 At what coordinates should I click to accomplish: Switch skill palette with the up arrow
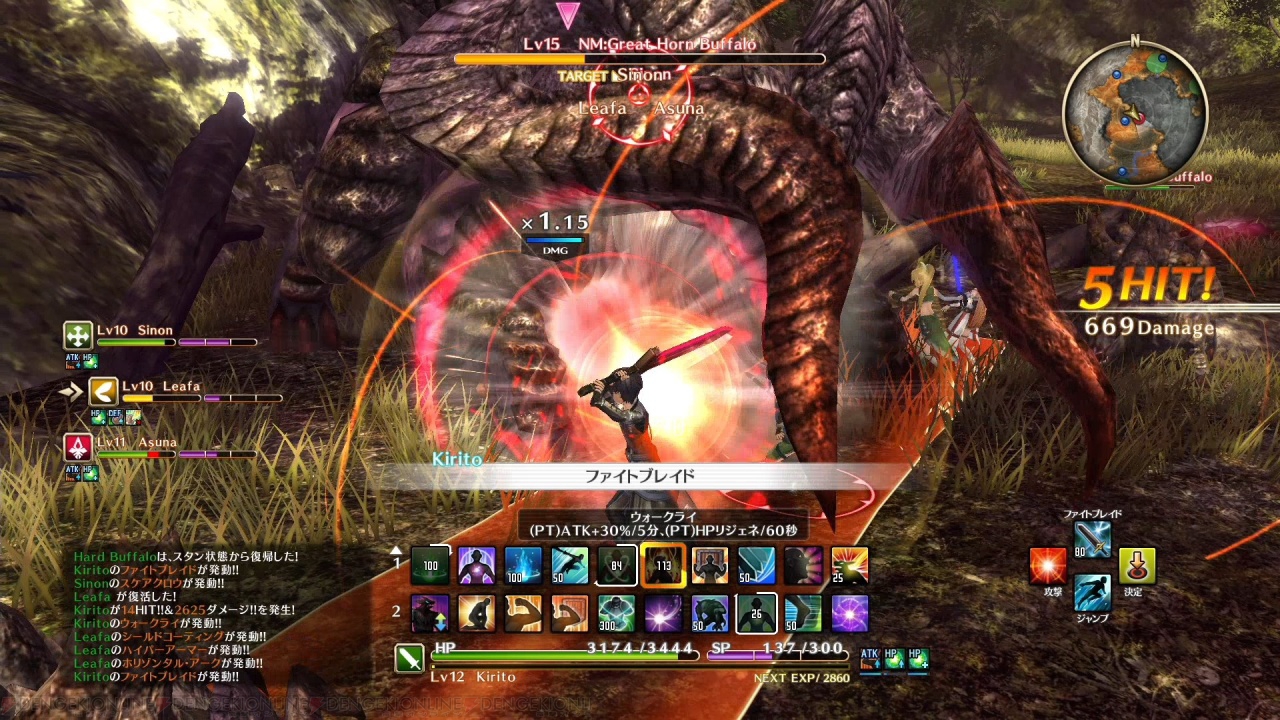(x=396, y=549)
